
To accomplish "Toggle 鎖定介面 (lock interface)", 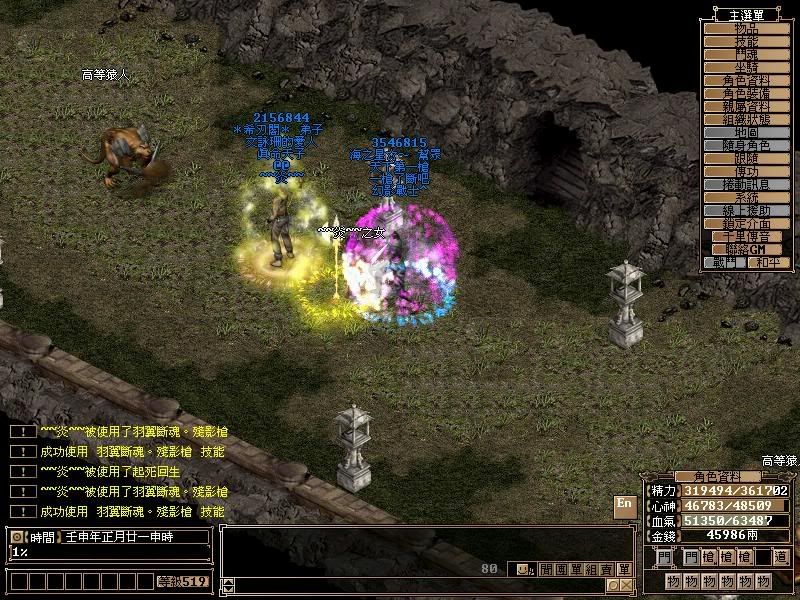I will (746, 223).
